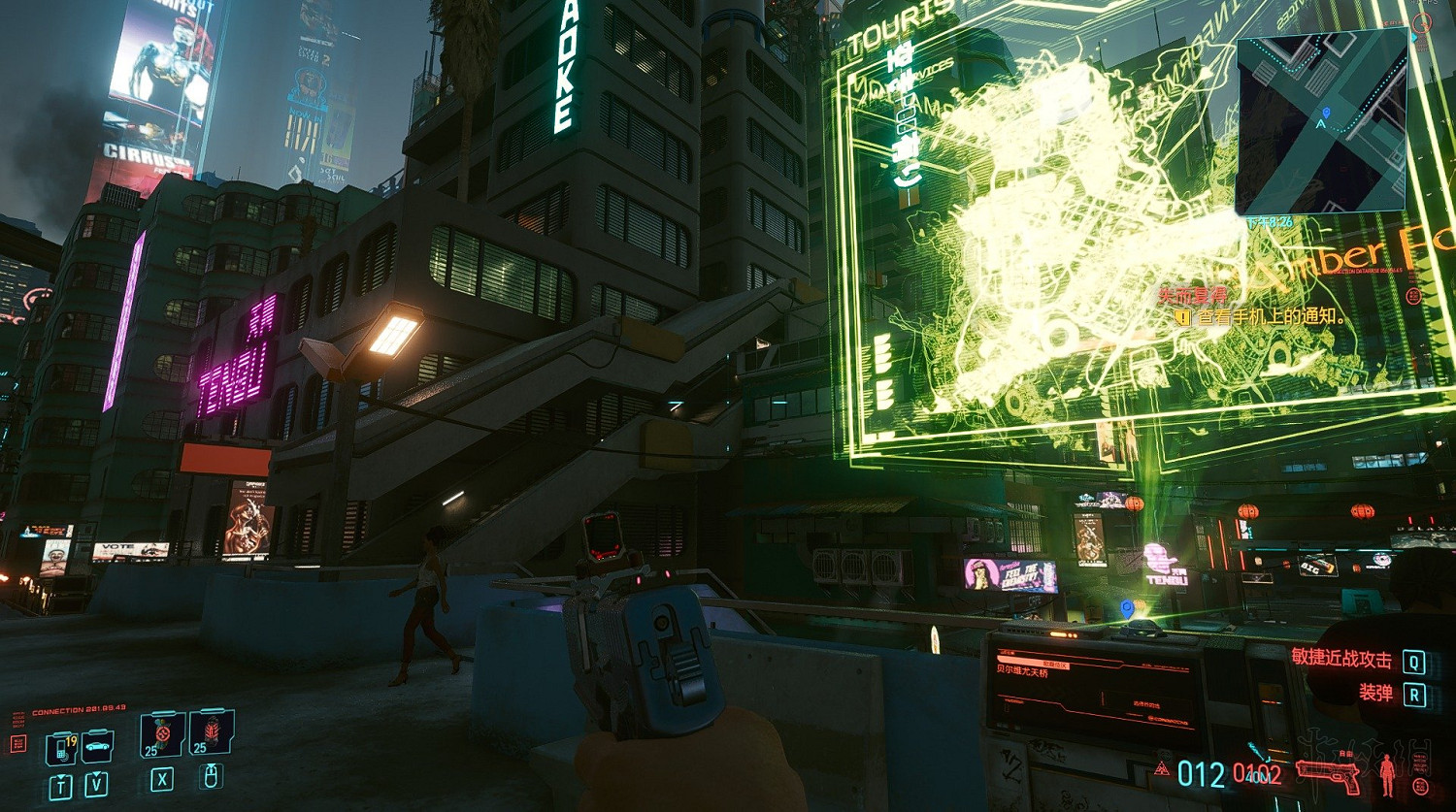Select the equipped pistol weapon icon

[x=1328, y=775]
